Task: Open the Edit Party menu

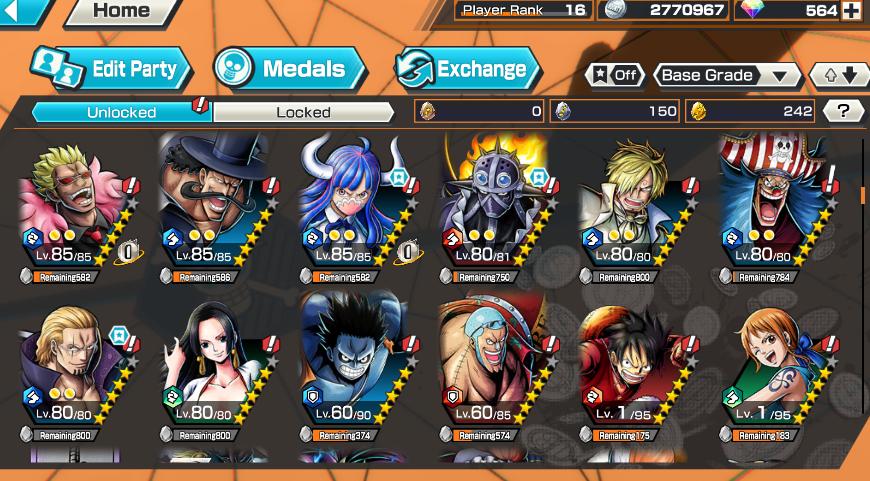Action: [110, 69]
